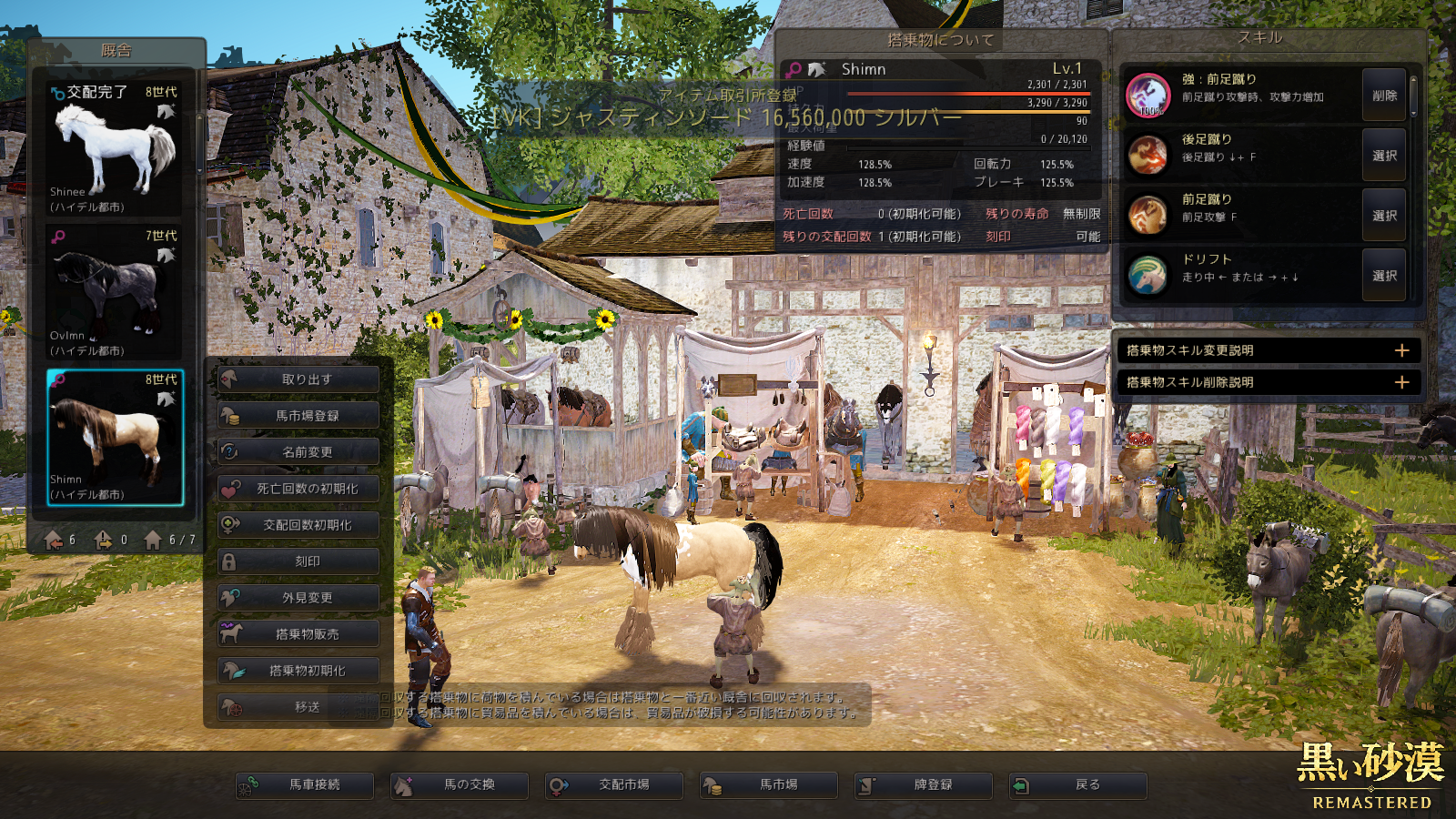Open 馬車接続 at the bottom bar

click(x=305, y=785)
